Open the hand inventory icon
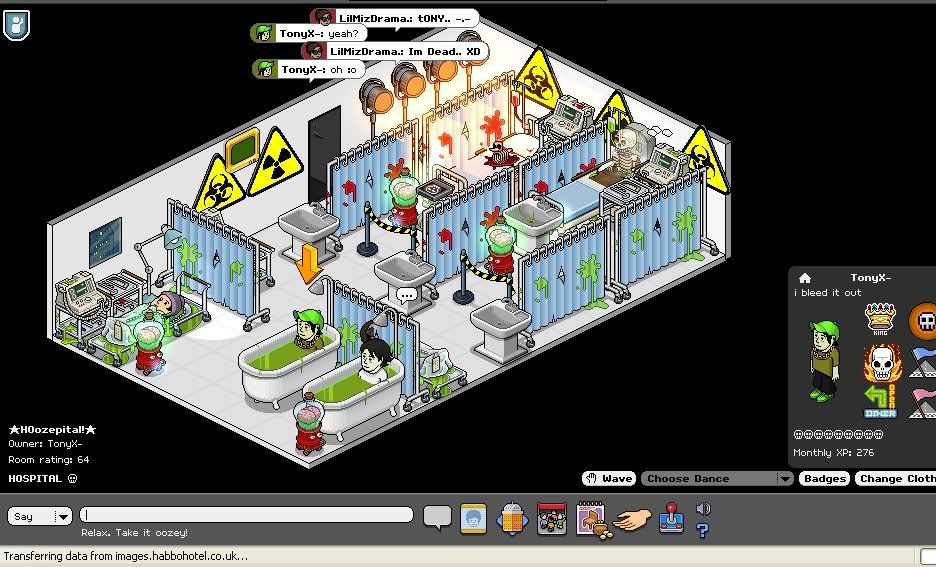The height and width of the screenshot is (567, 936). click(x=631, y=519)
